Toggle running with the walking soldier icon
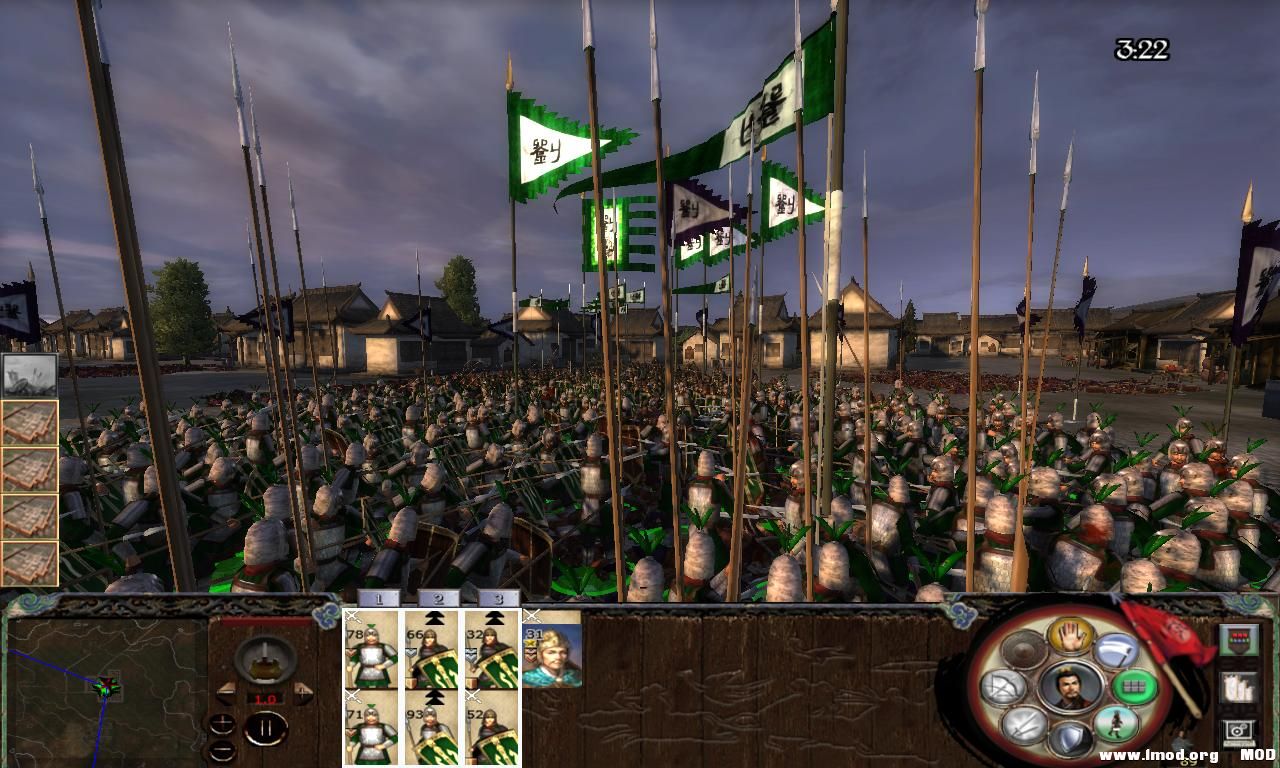Image resolution: width=1280 pixels, height=768 pixels. coord(1118,724)
